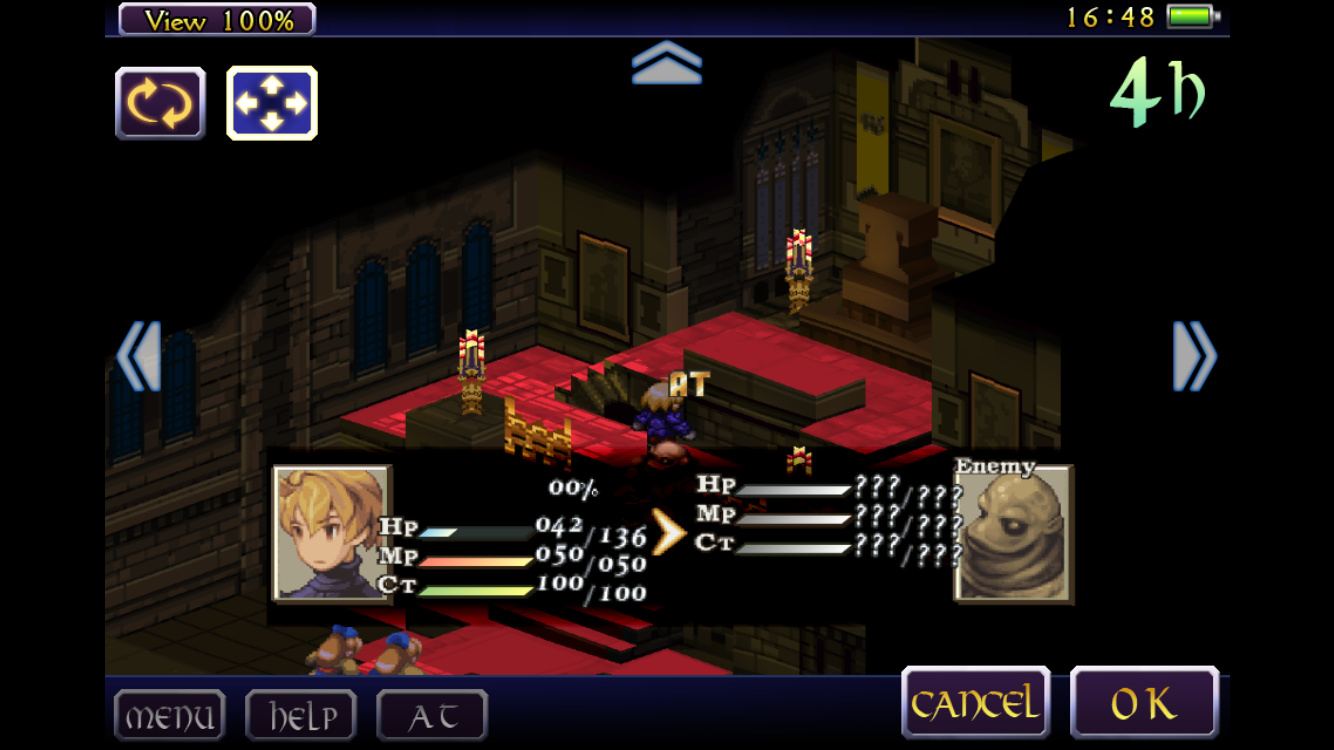This screenshot has width=1334, height=750.
Task: Rotate the map using the right chevron
Action: click(x=1194, y=356)
